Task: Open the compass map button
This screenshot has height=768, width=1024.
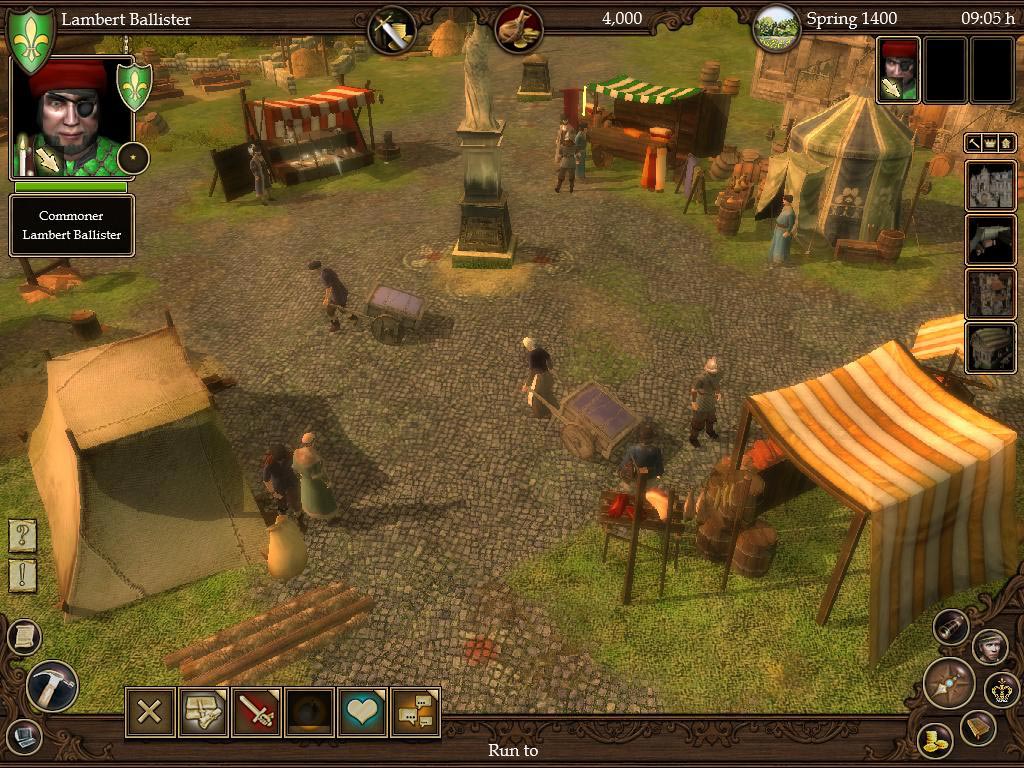Action: coord(947,684)
